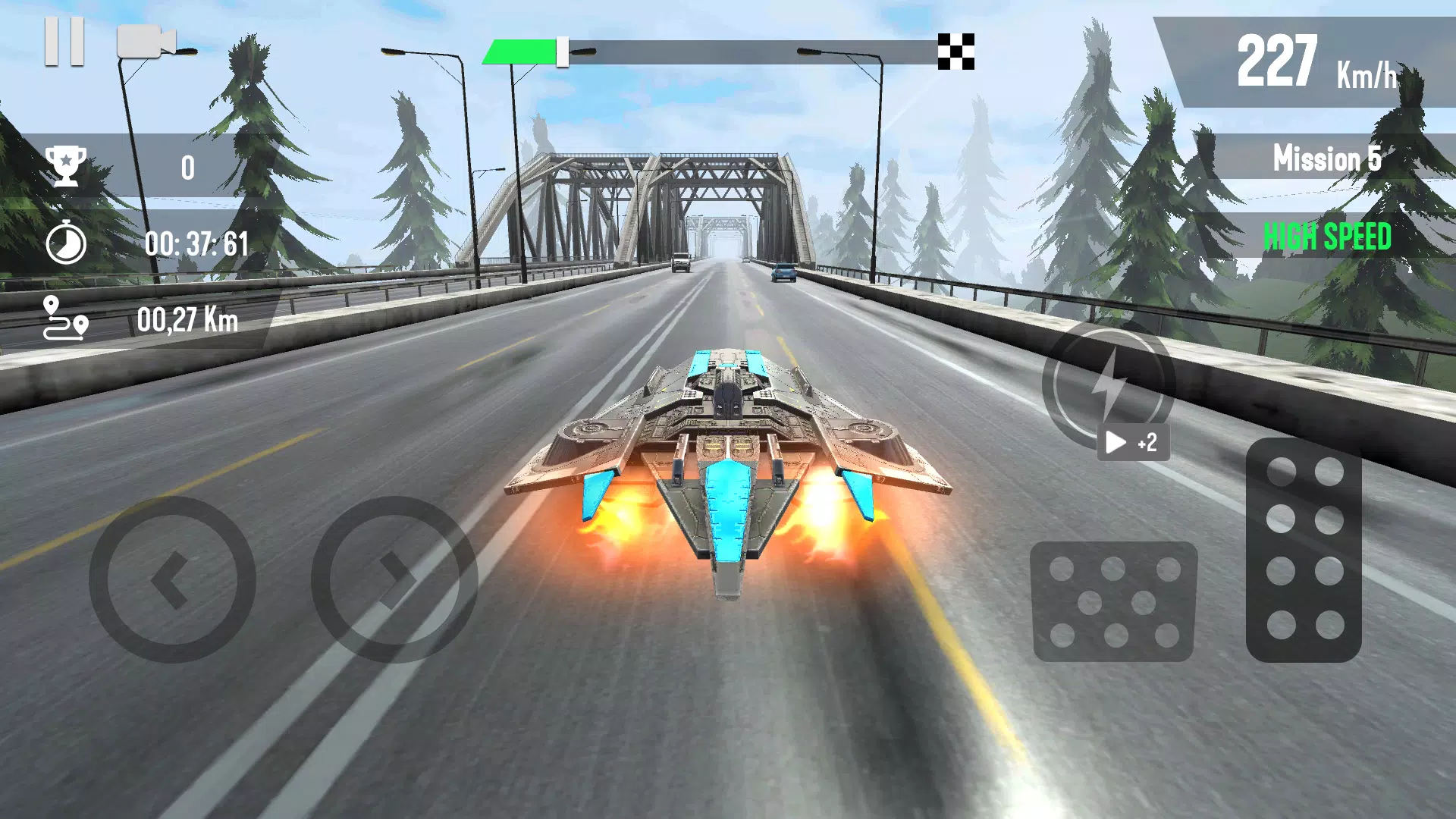Click the trophy counter showing 0

point(187,167)
